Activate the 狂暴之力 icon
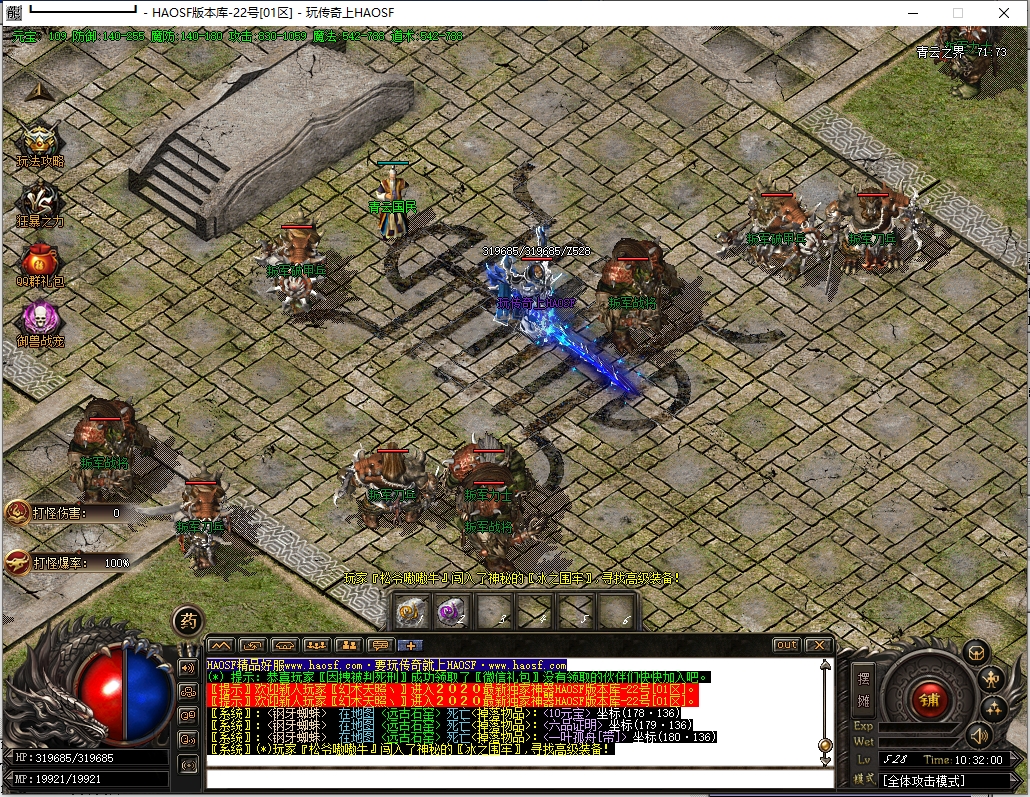Image resolution: width=1030 pixels, height=797 pixels. tap(39, 203)
